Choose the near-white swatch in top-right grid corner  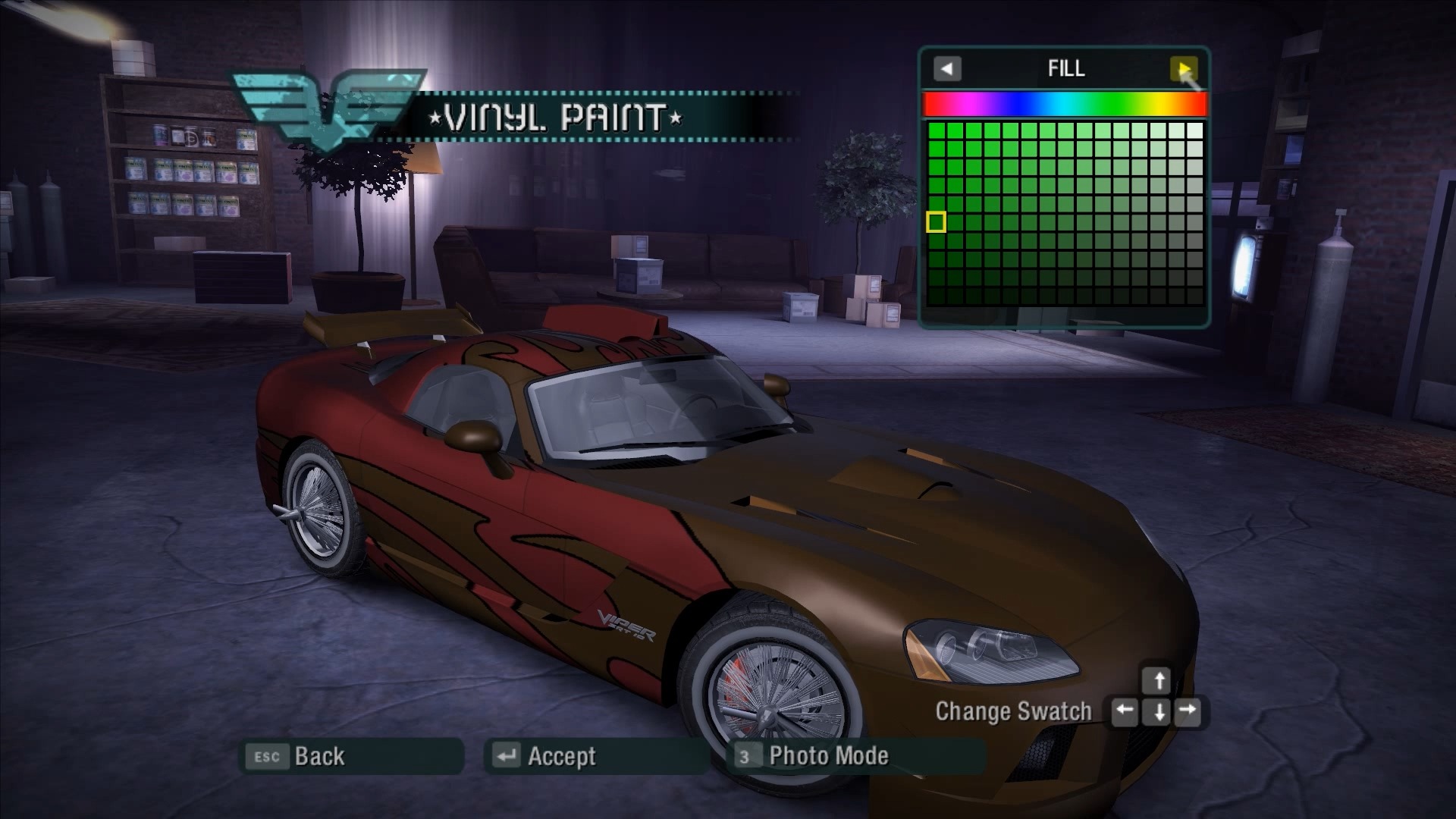[1194, 130]
